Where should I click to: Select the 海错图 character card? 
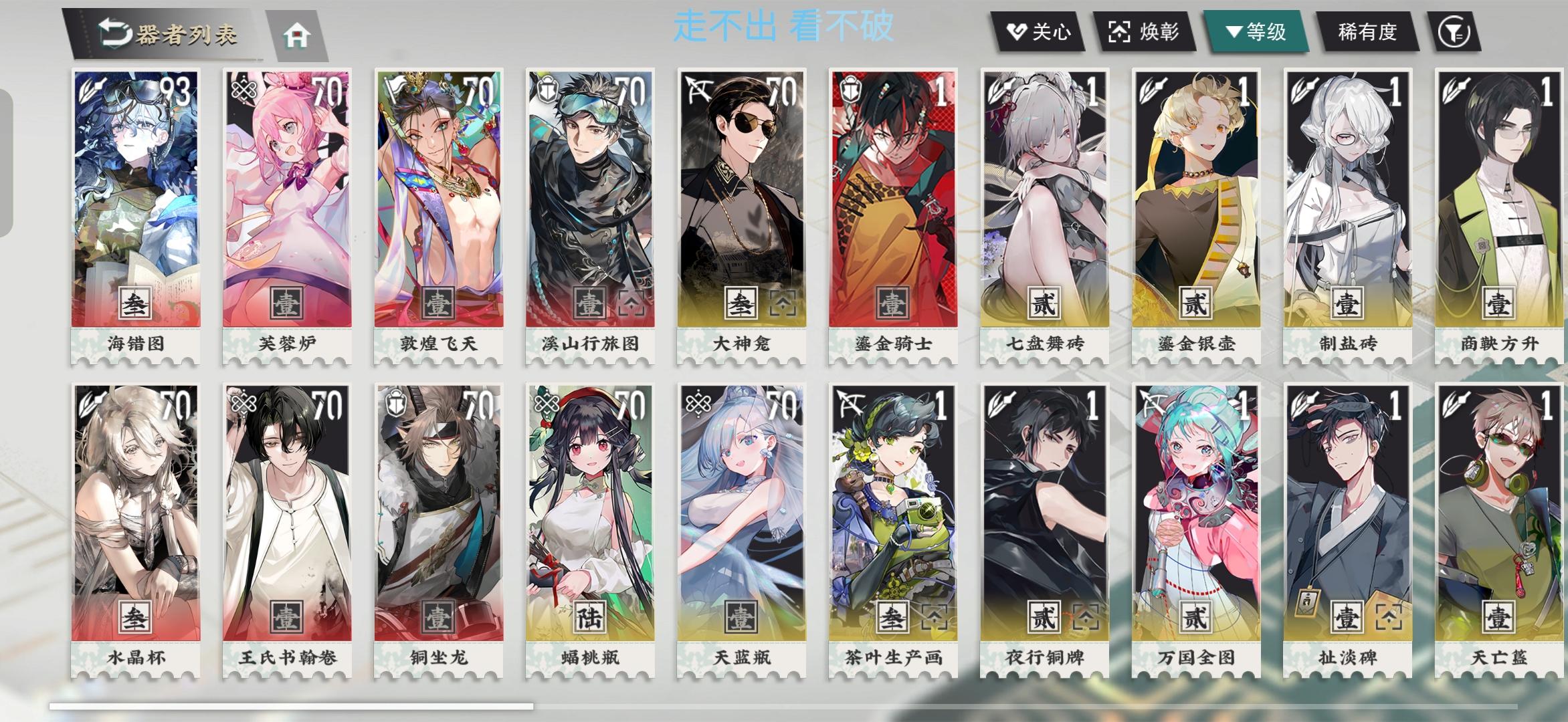point(134,207)
